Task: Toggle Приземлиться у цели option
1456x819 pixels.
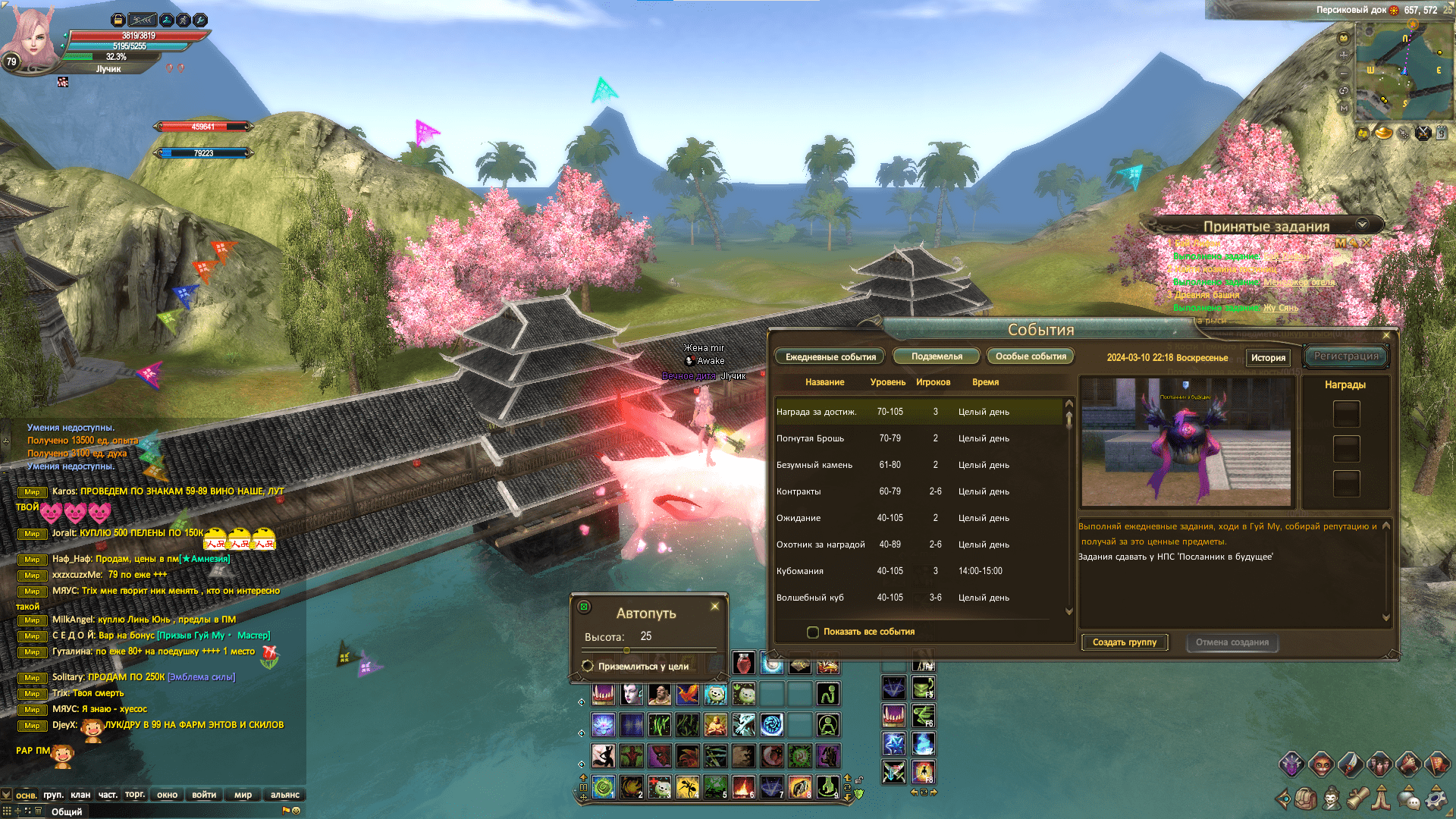Action: [x=588, y=666]
